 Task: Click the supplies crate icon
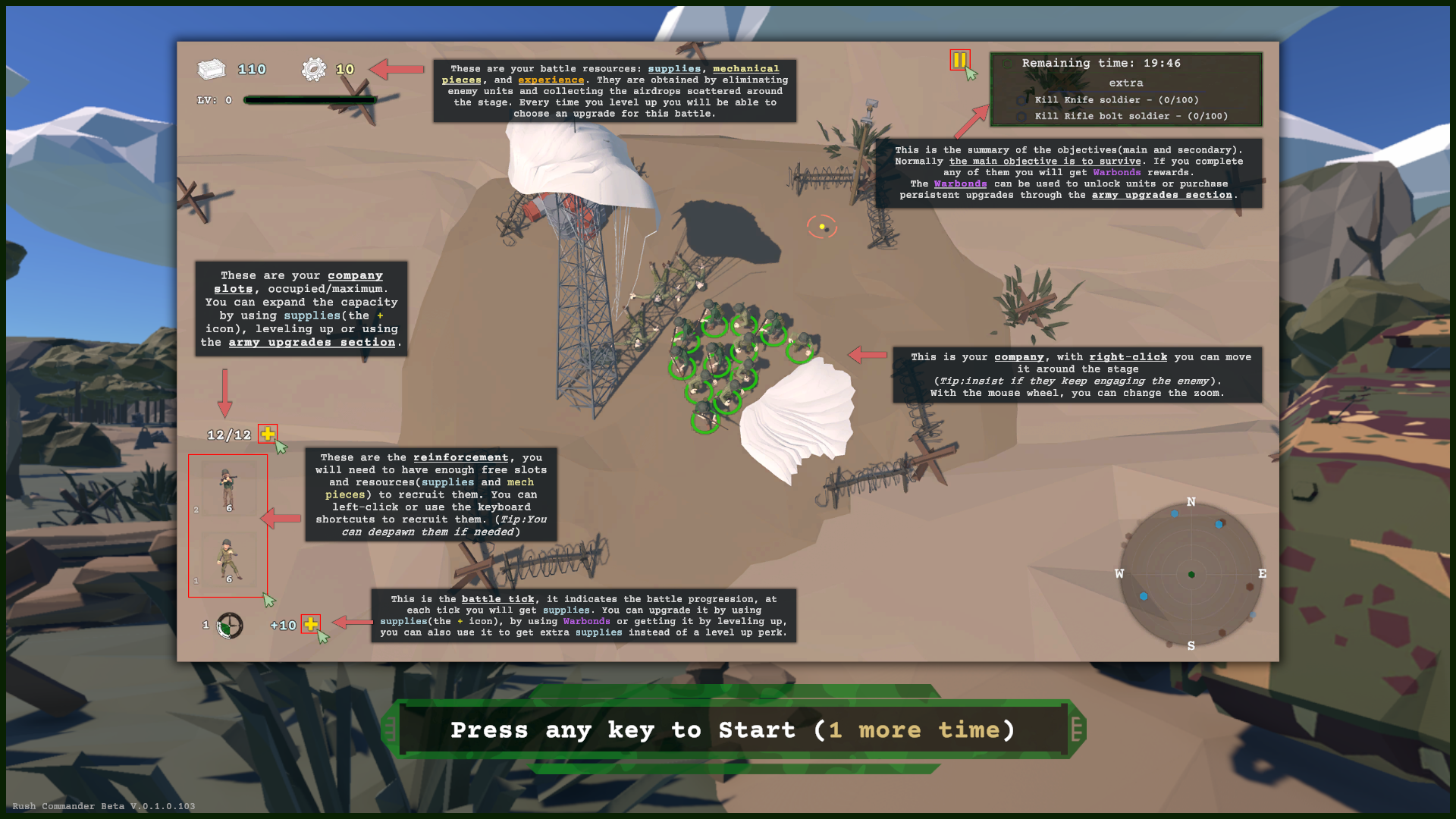click(212, 68)
